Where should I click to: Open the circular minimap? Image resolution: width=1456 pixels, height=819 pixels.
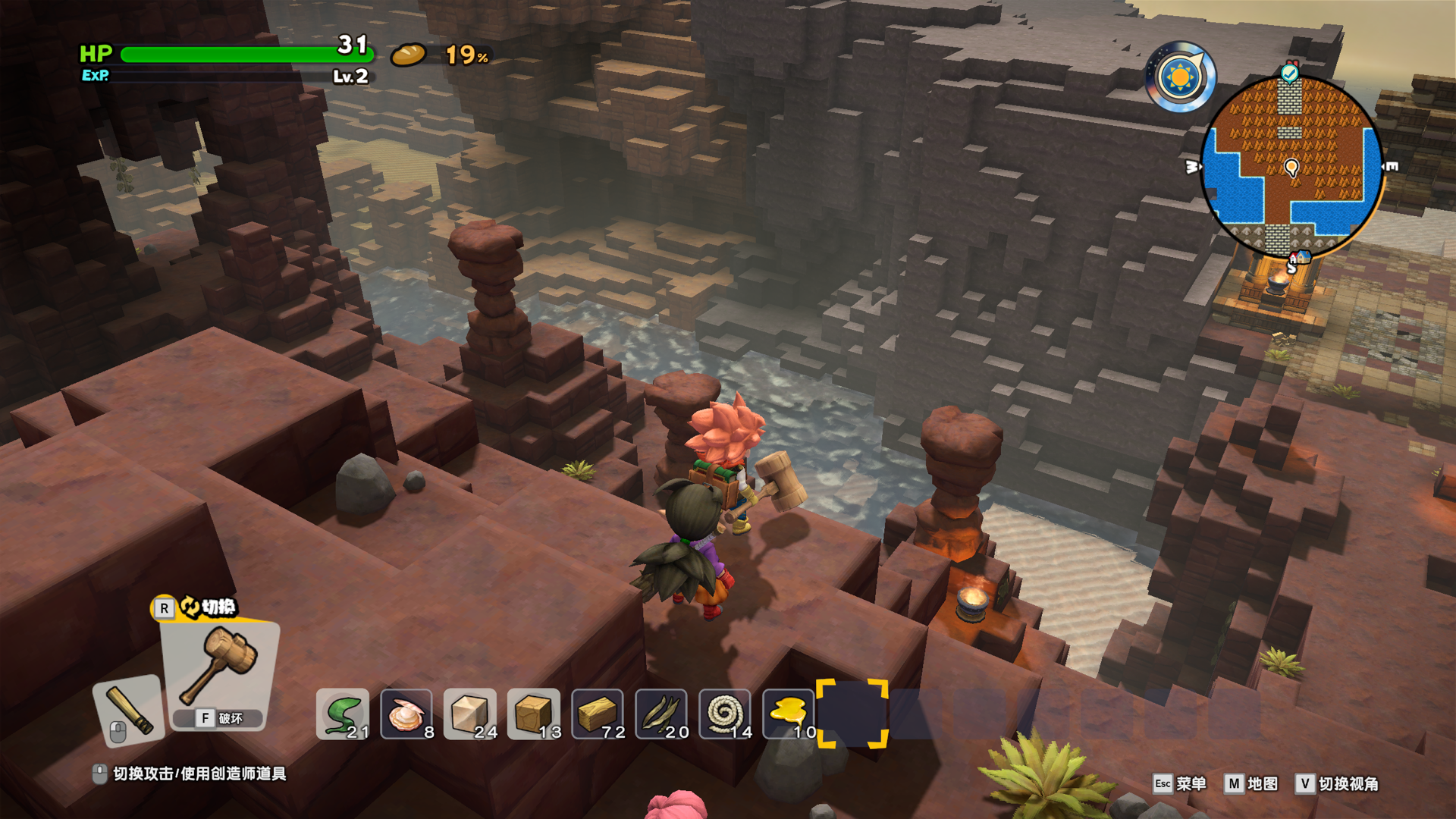coord(1291,167)
